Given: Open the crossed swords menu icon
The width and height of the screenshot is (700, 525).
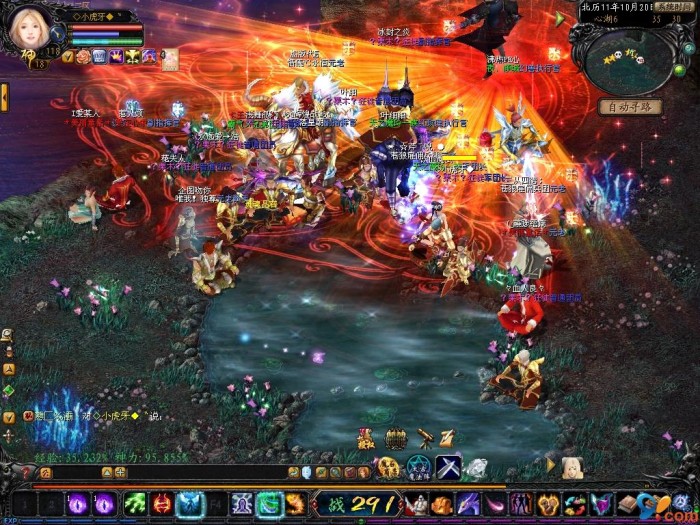Looking at the screenshot, I should coord(447,467).
